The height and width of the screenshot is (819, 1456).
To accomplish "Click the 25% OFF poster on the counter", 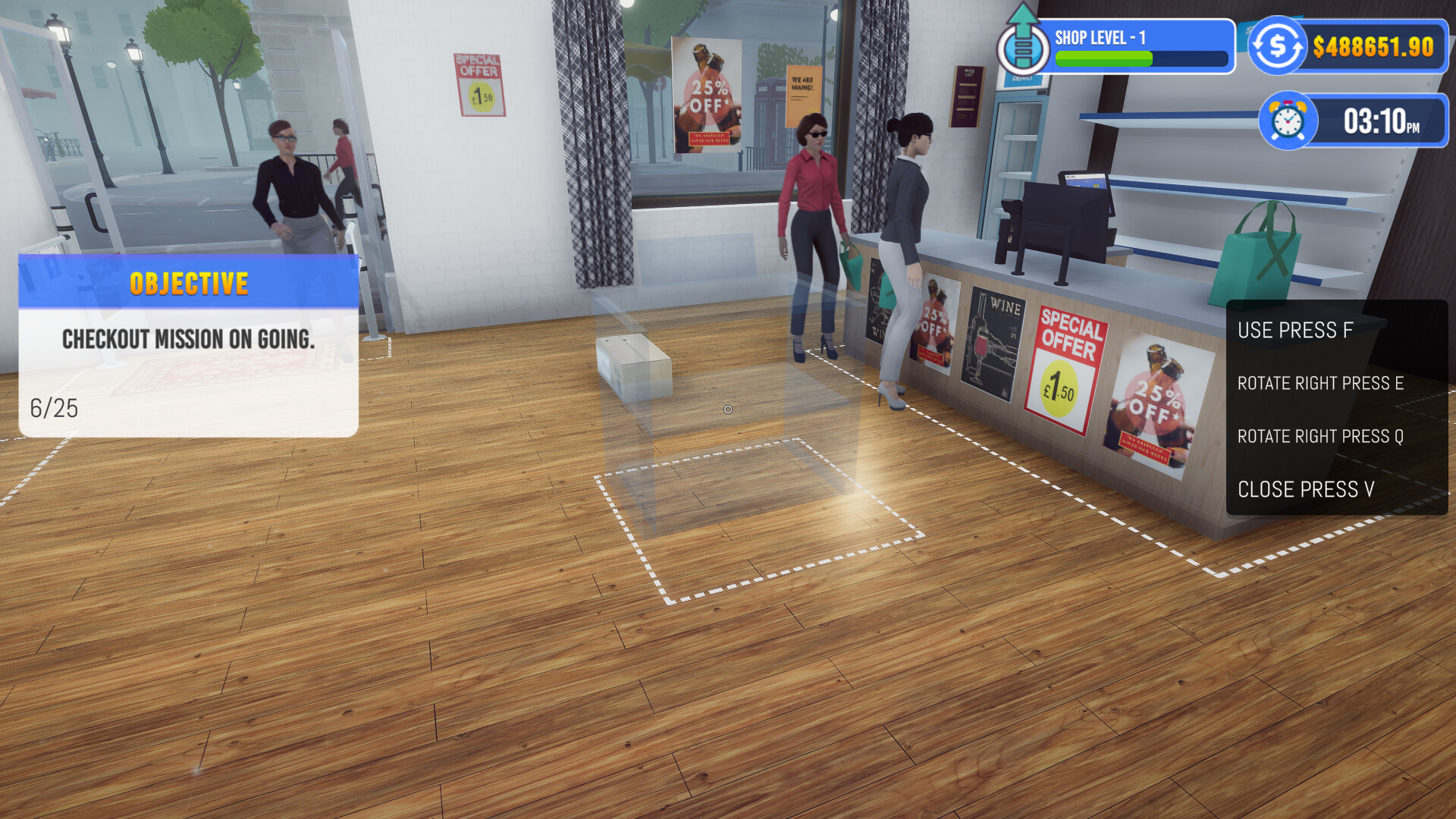I will pos(1156,398).
